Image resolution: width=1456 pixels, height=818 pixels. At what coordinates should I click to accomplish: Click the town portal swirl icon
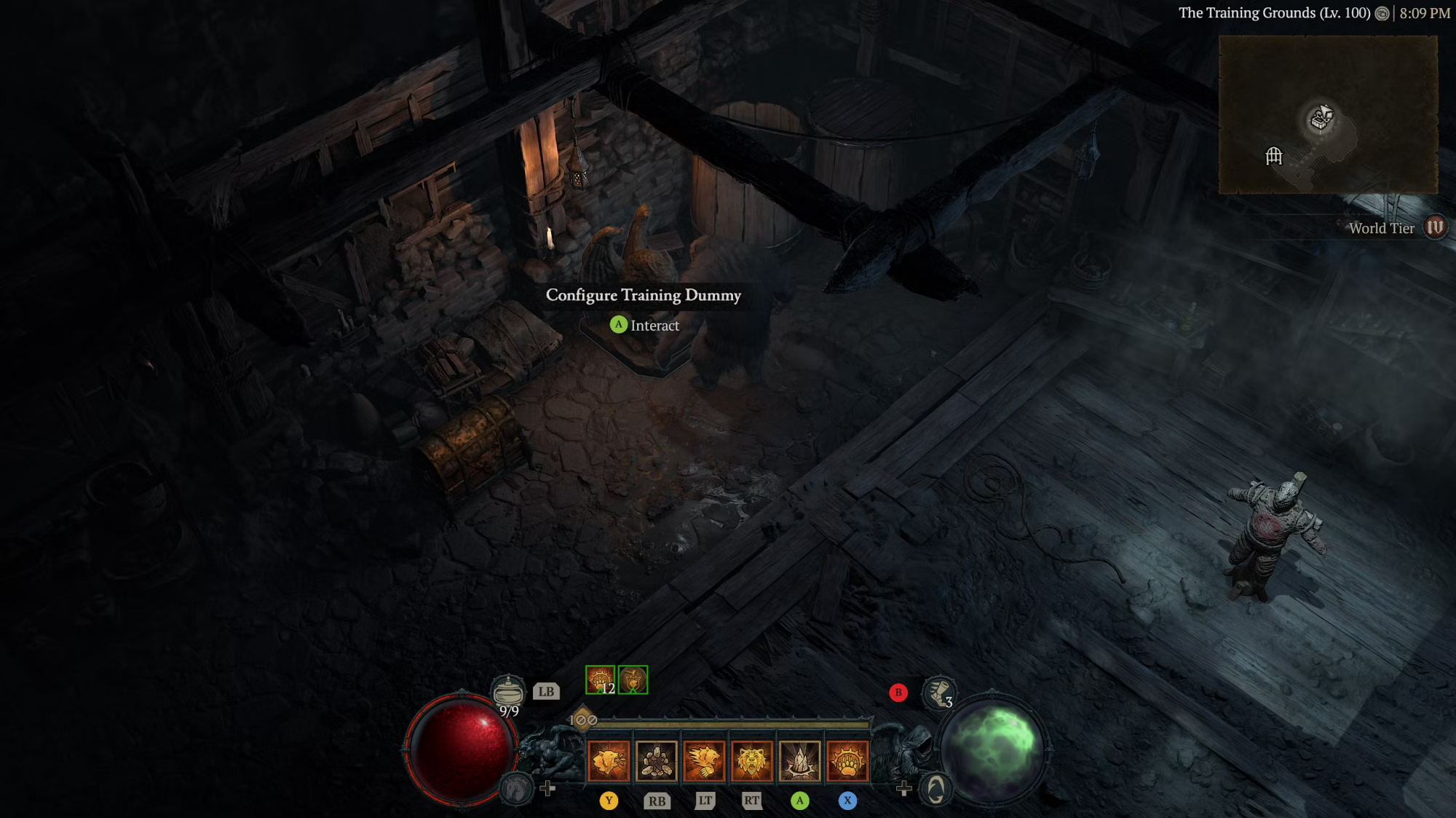(935, 789)
